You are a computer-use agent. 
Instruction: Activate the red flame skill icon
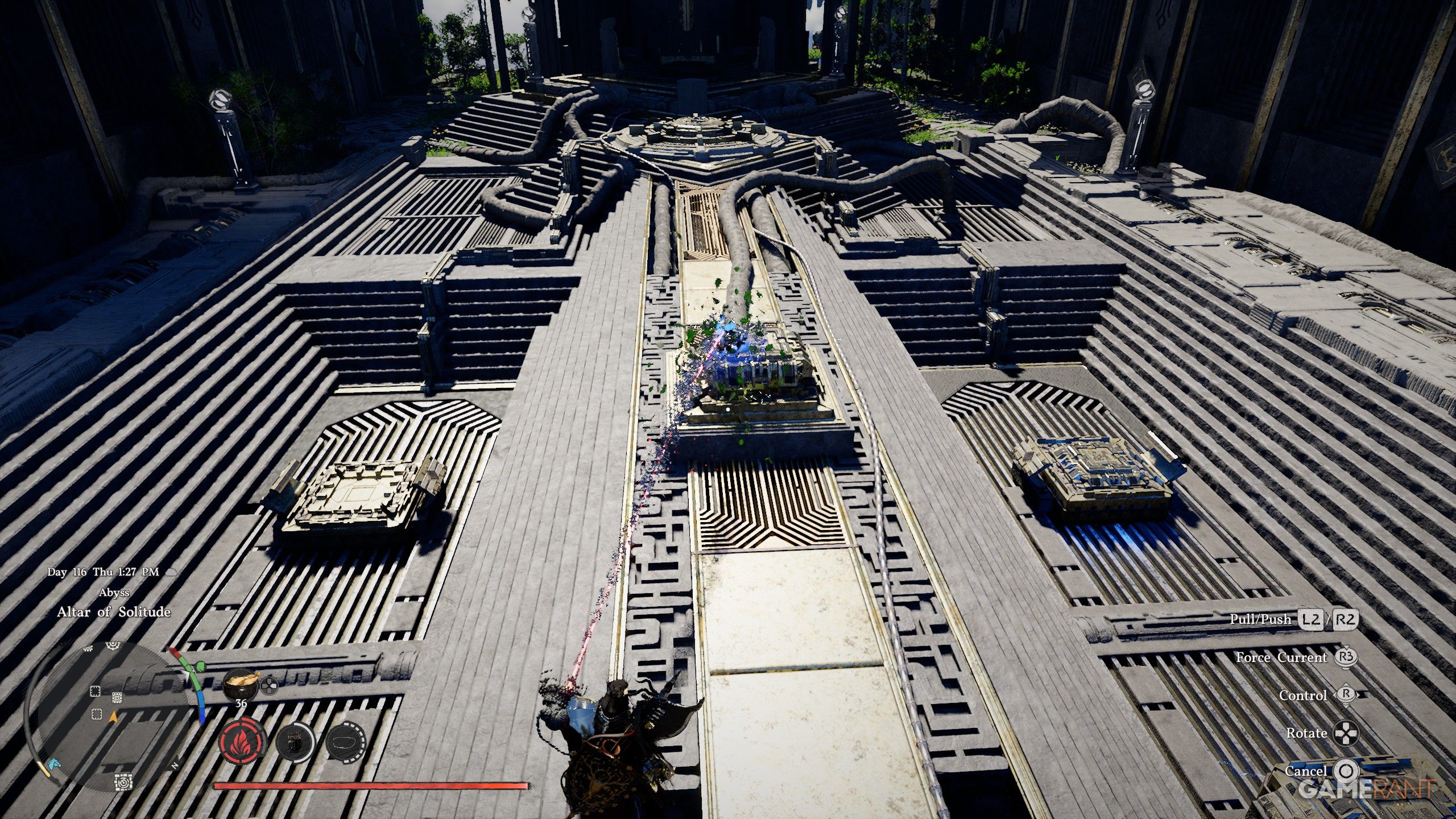point(242,742)
